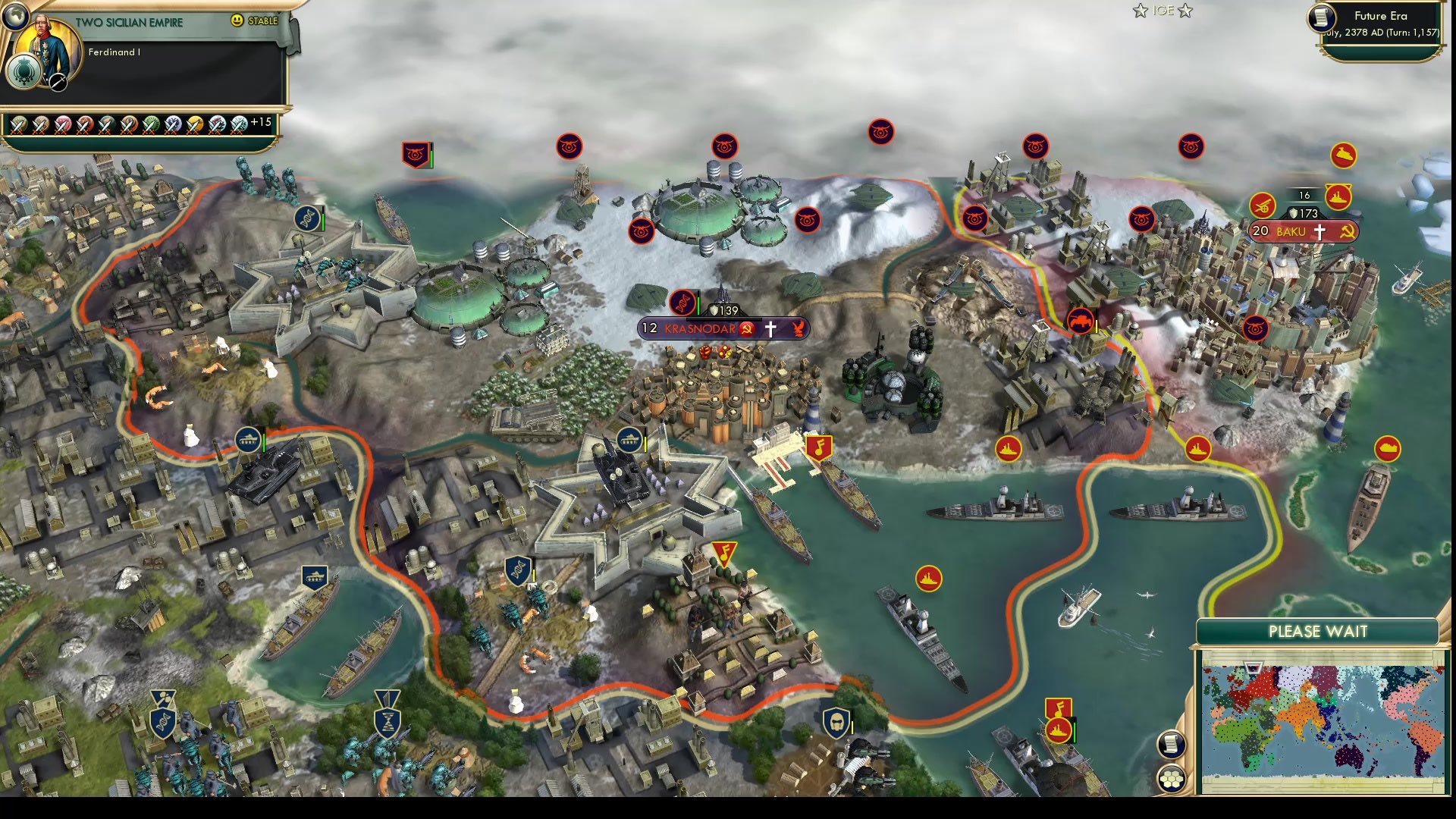The height and width of the screenshot is (819, 1456).
Task: Toggle the hexagon strategic view button
Action: (x=1171, y=779)
